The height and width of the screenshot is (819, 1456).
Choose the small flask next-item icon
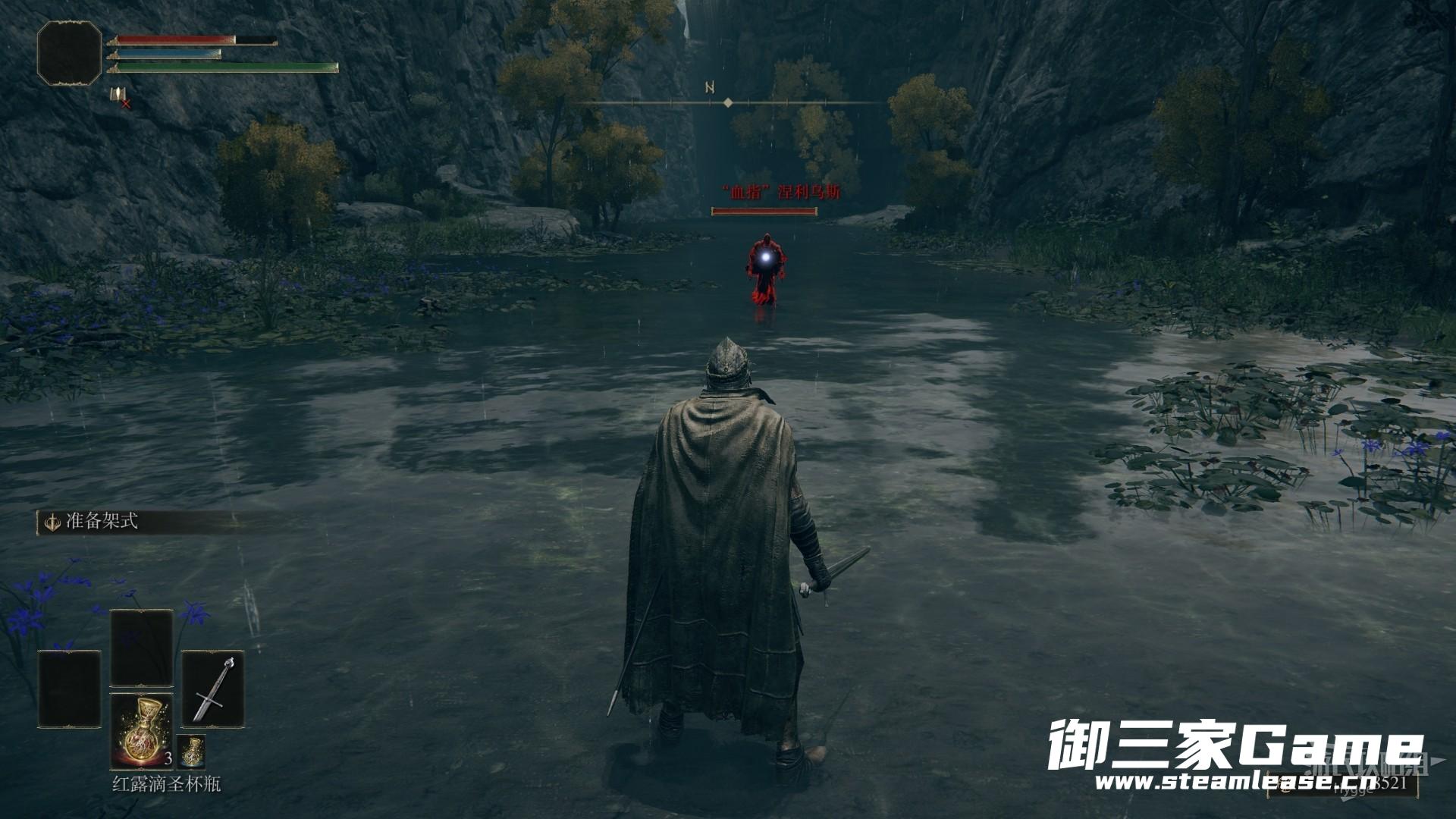pyautogui.click(x=191, y=751)
